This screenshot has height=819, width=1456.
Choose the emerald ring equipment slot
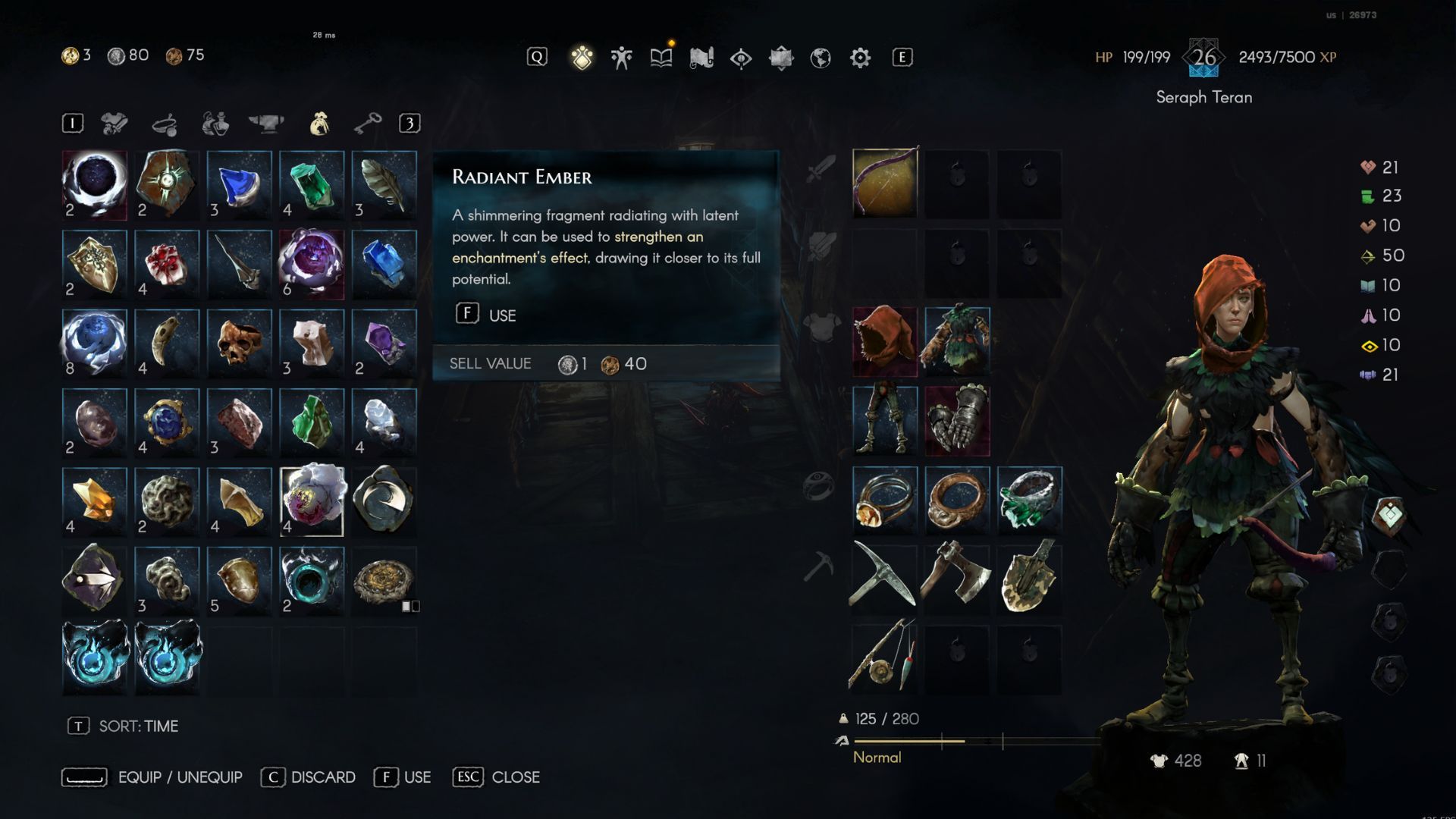tap(1029, 500)
